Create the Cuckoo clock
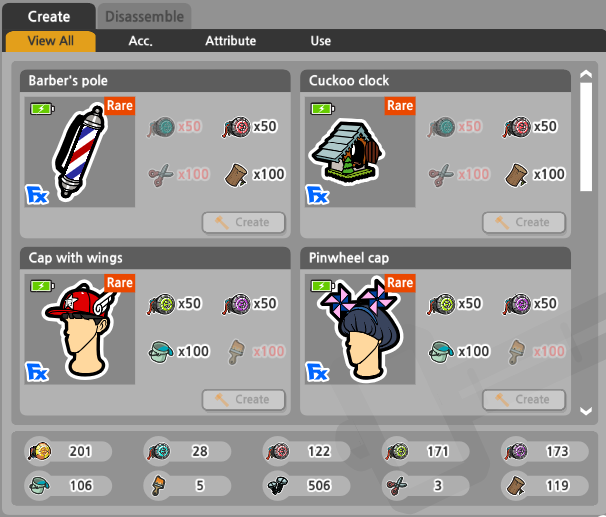The image size is (606, 517). [522, 222]
